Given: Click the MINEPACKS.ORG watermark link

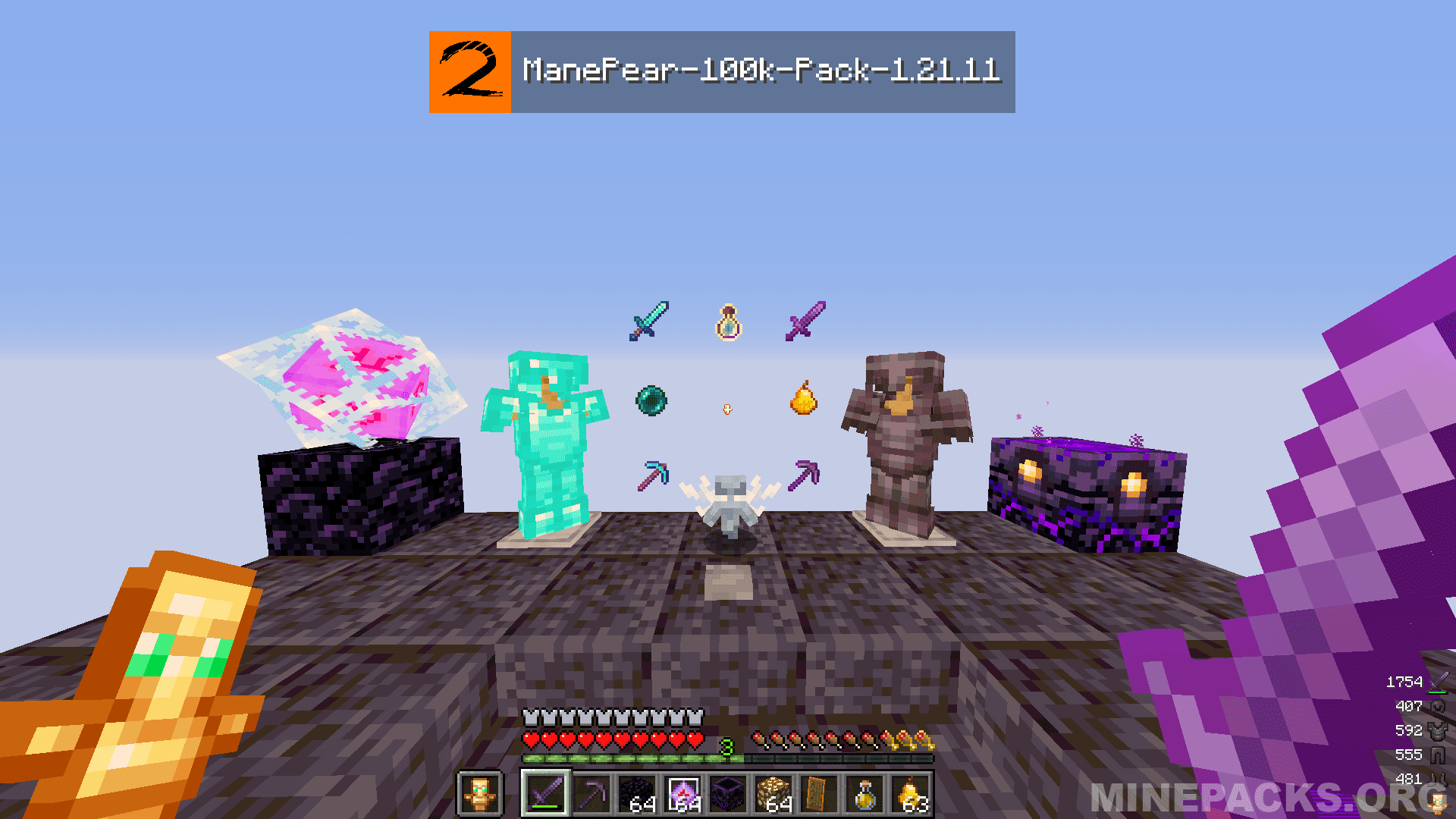Looking at the screenshot, I should [x=1251, y=794].
